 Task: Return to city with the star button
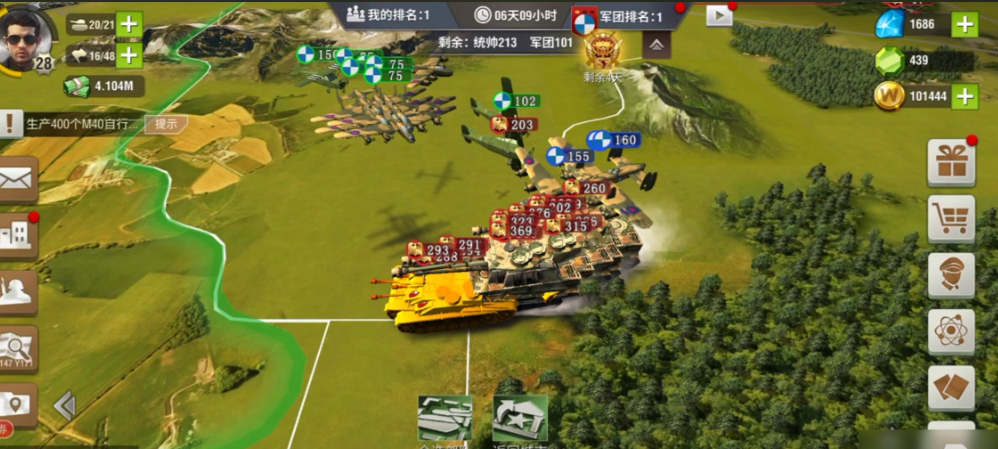click(x=519, y=418)
